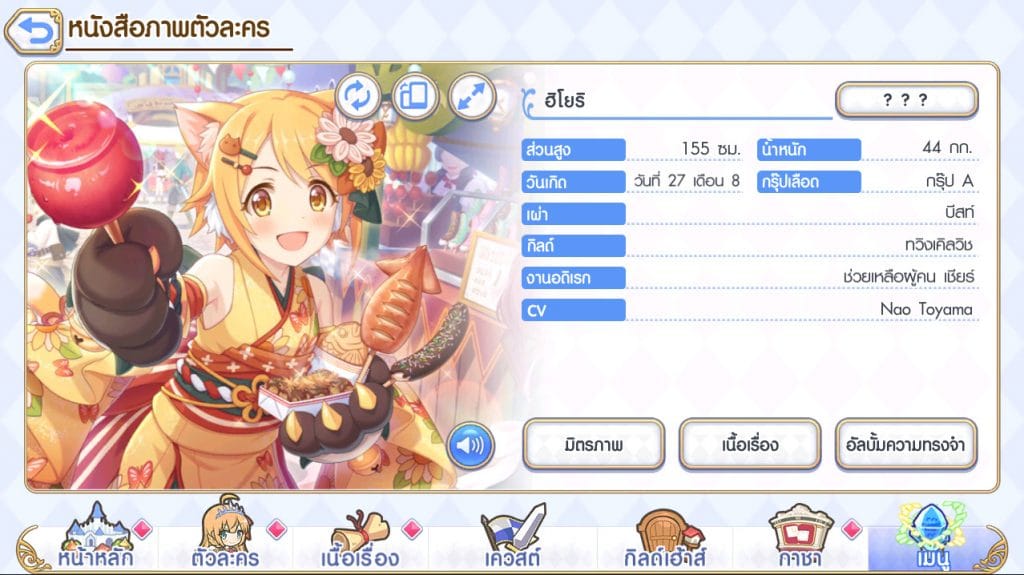Play the character voice speaker button
The image size is (1024, 575).
pos(468,444)
